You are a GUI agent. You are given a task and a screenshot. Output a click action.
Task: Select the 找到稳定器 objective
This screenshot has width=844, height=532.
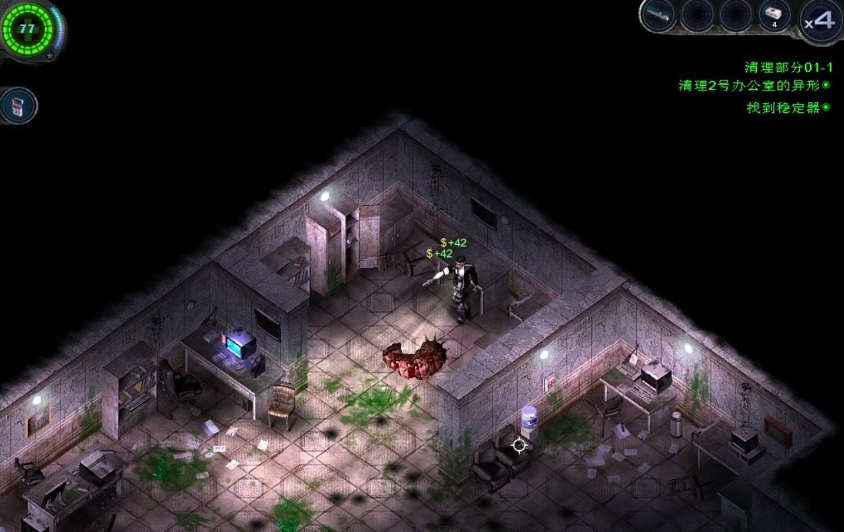[x=787, y=107]
